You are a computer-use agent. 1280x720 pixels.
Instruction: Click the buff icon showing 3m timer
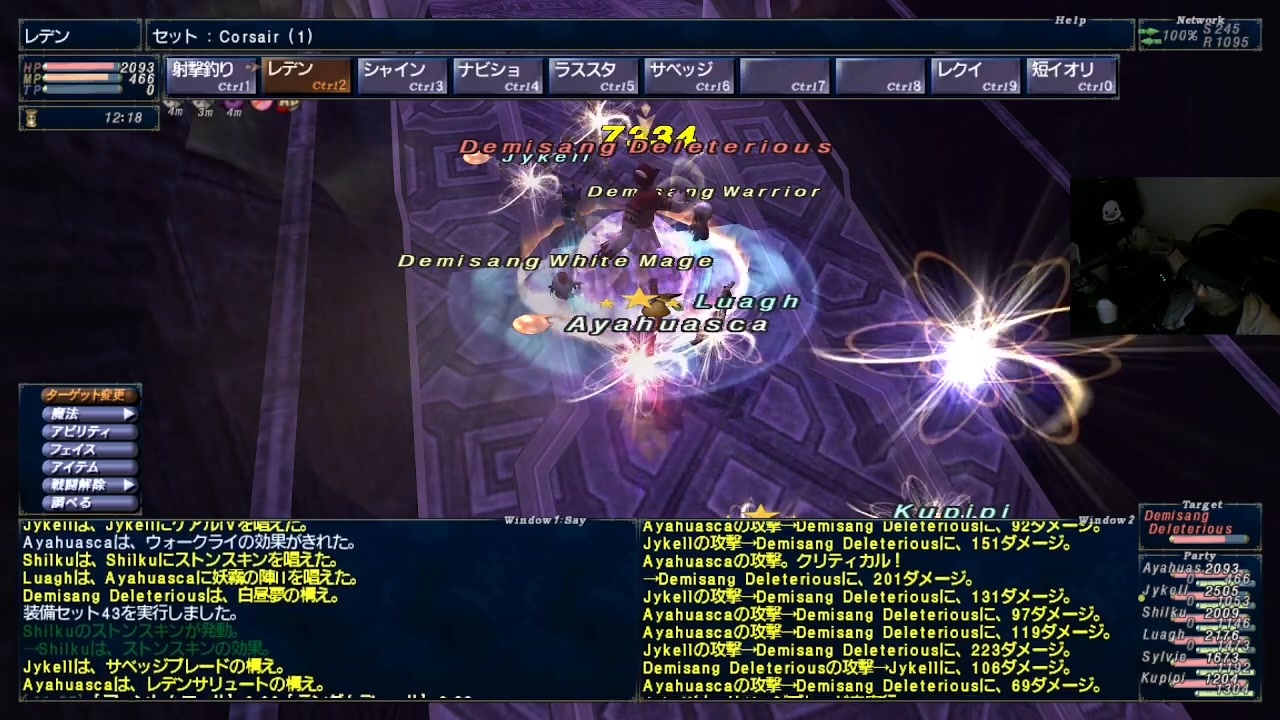(x=205, y=103)
